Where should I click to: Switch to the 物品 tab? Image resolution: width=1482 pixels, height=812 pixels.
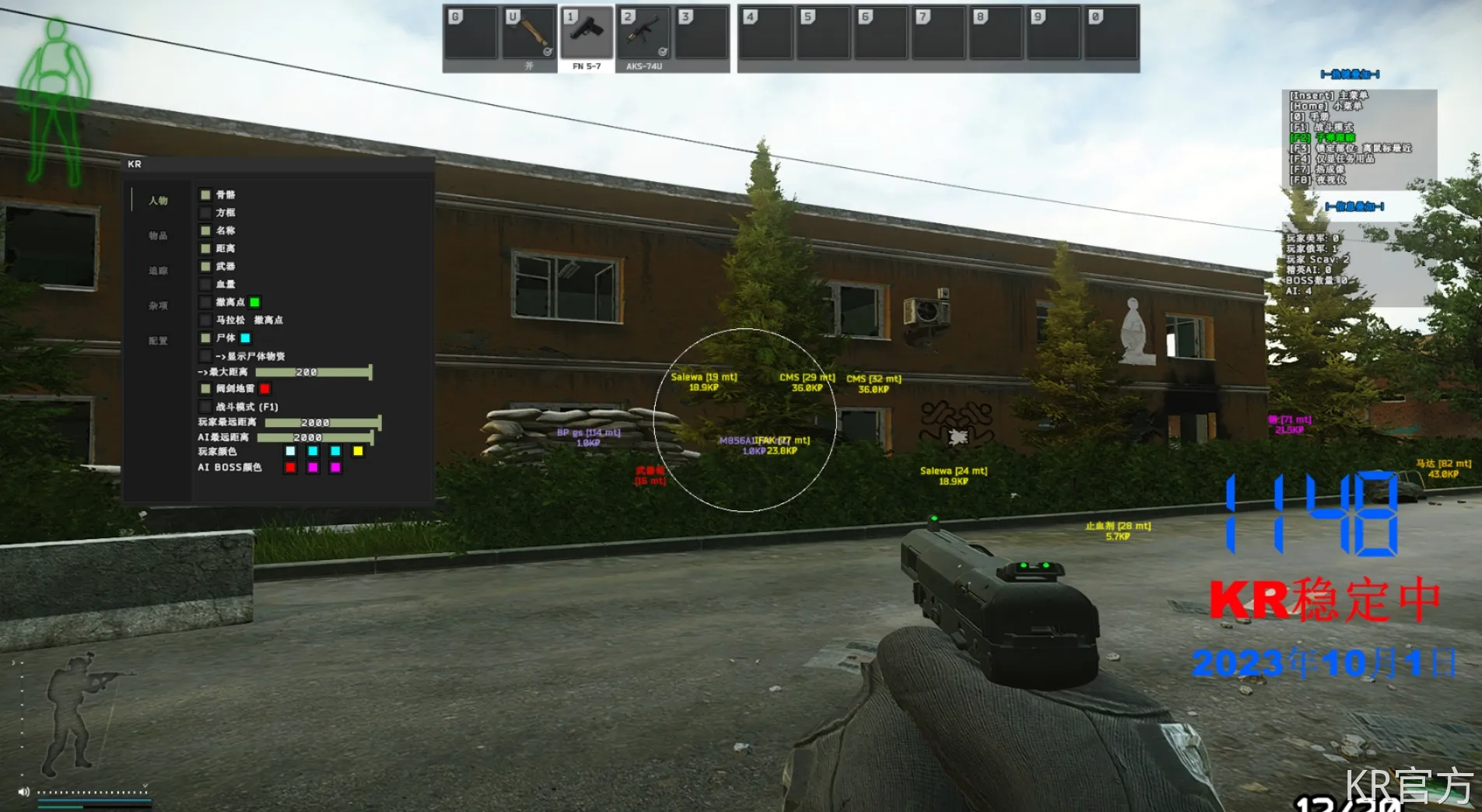158,236
